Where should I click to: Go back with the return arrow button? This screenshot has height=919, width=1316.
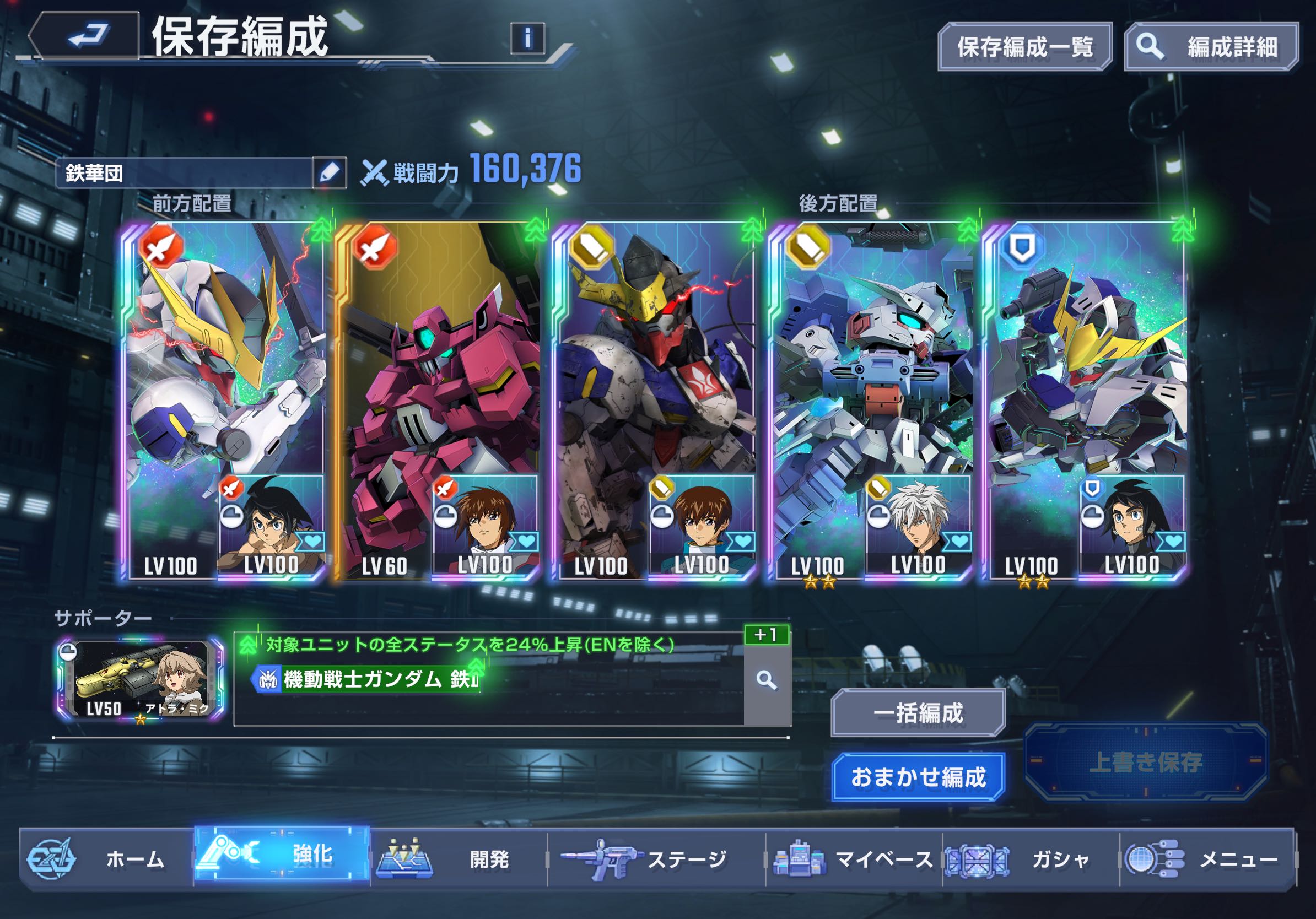click(86, 35)
